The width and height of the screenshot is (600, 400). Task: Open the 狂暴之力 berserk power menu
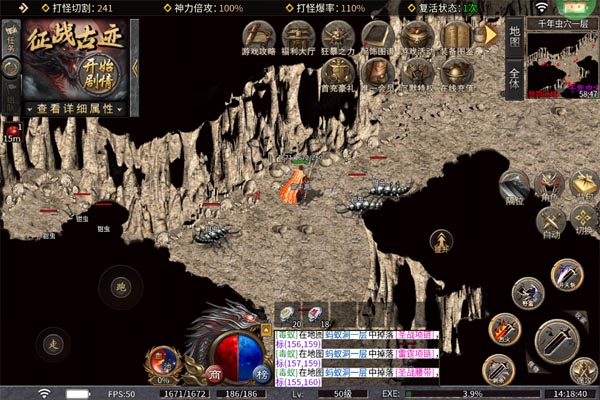[x=337, y=37]
